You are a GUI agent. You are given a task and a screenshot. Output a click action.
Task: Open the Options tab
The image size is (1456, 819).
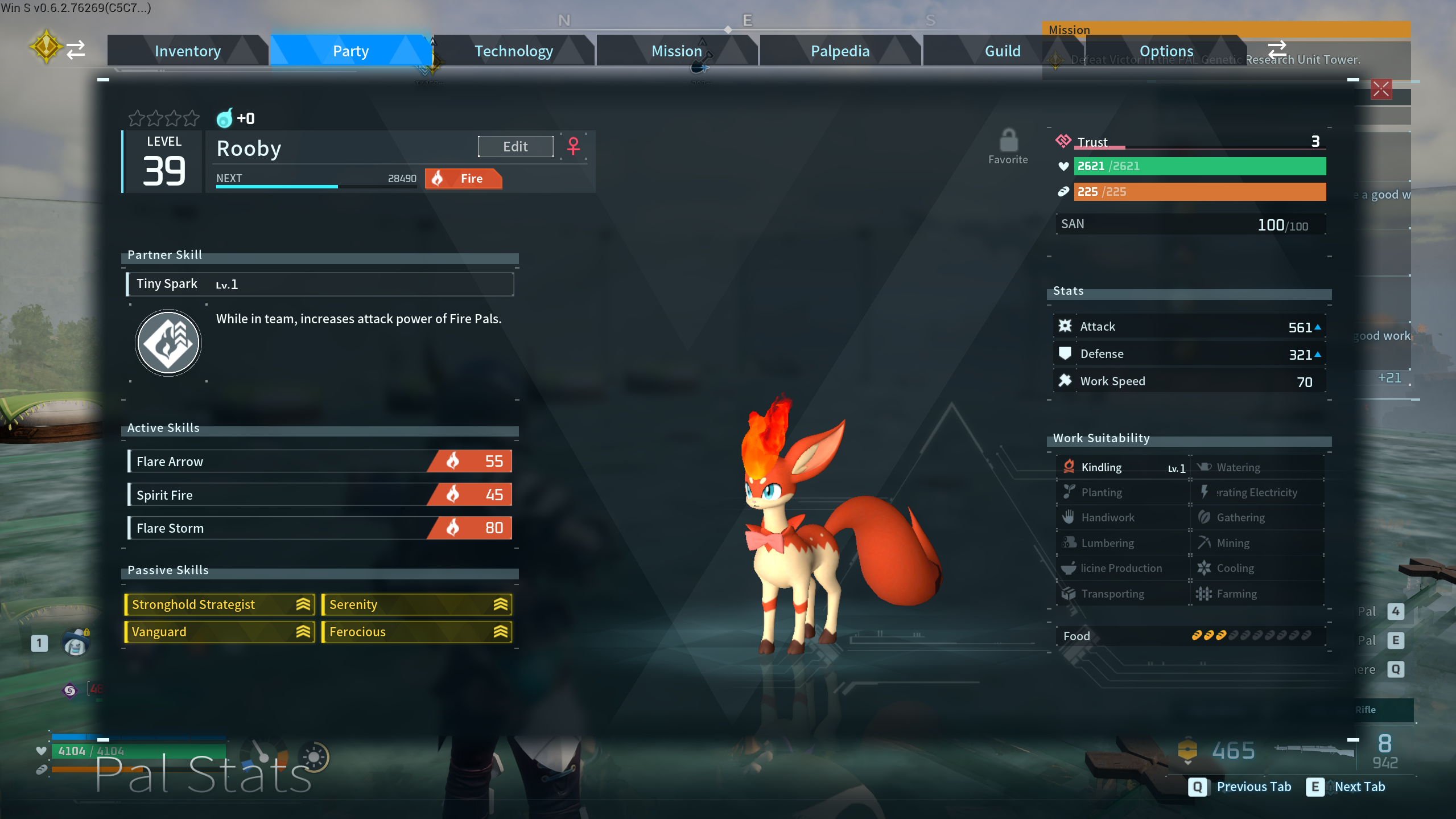click(1166, 51)
